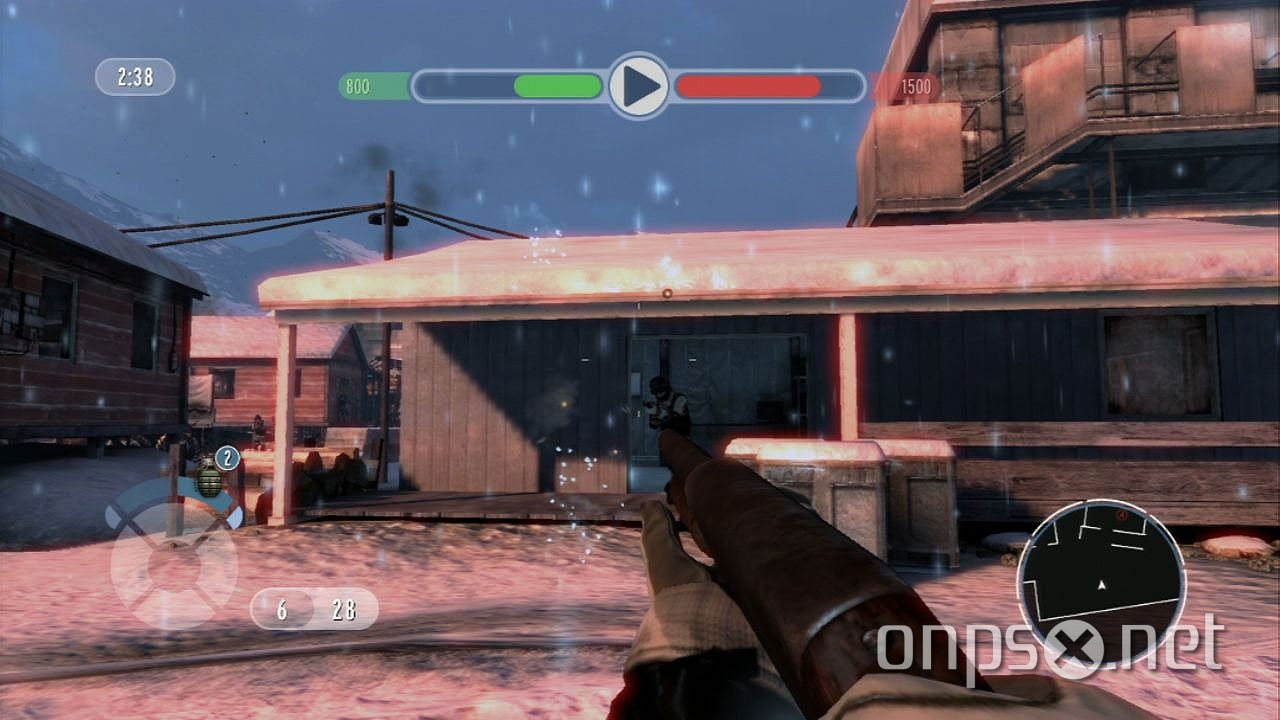Click the match timer showing 2:38

point(133,77)
